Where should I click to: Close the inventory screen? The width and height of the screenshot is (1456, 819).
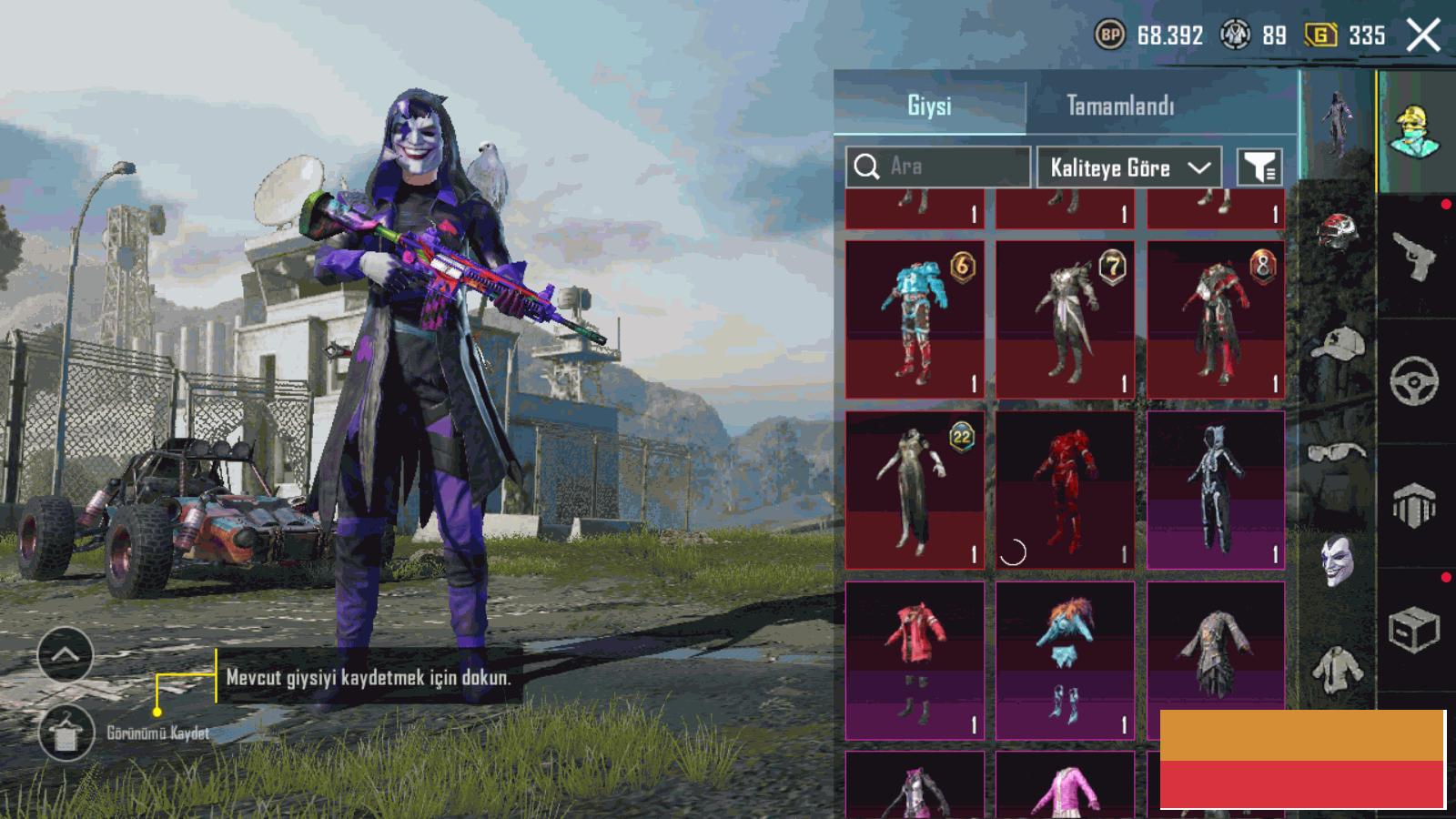click(x=1423, y=36)
